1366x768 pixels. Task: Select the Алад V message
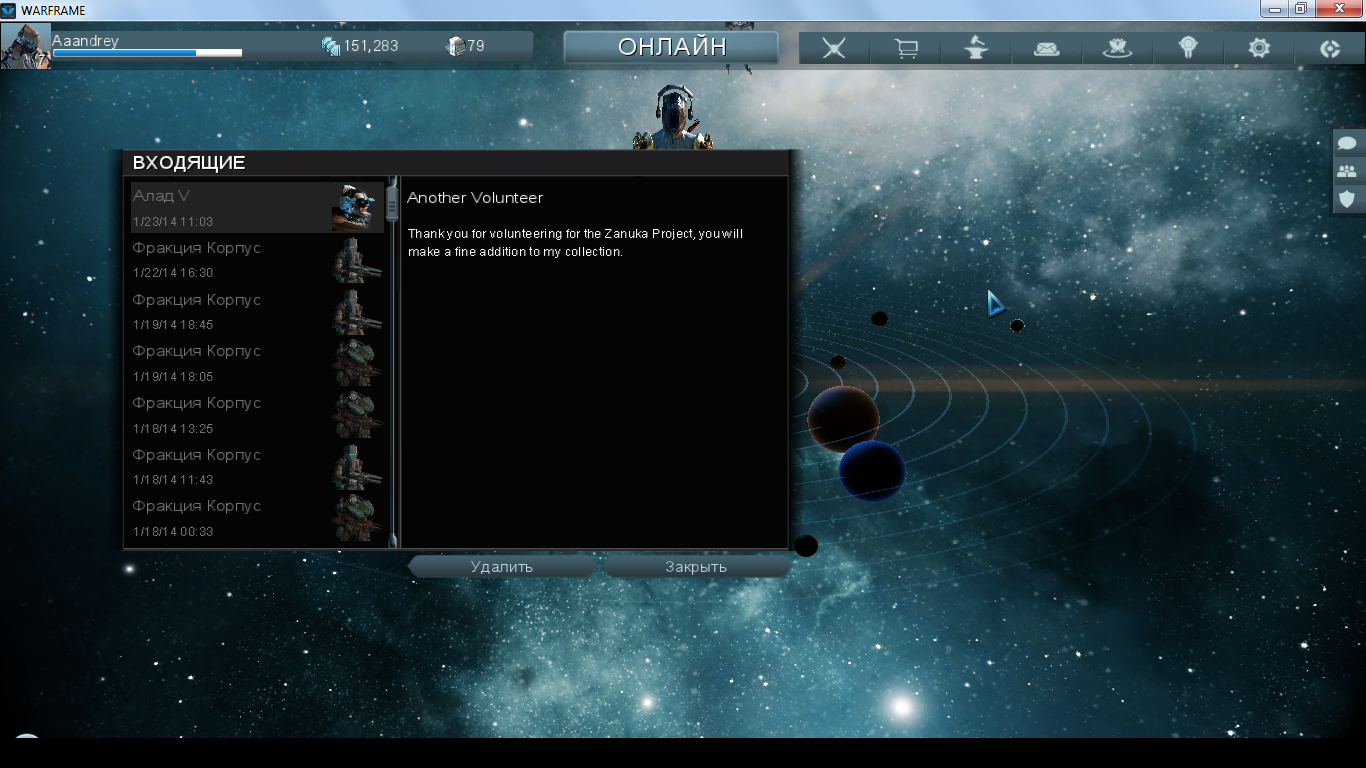257,207
